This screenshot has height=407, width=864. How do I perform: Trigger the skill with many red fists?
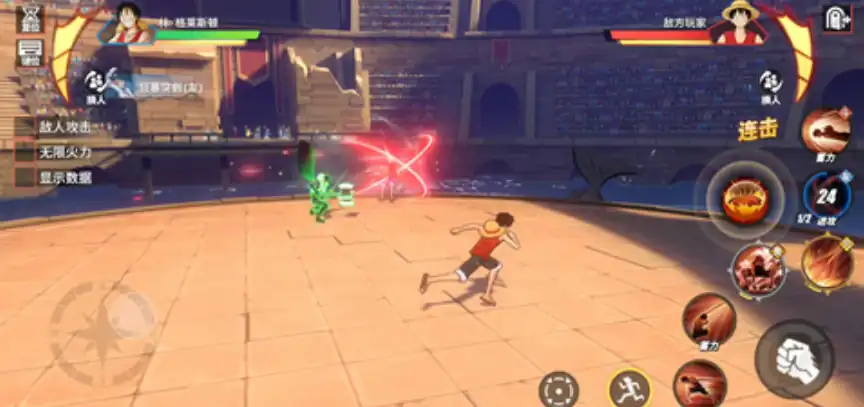(757, 268)
